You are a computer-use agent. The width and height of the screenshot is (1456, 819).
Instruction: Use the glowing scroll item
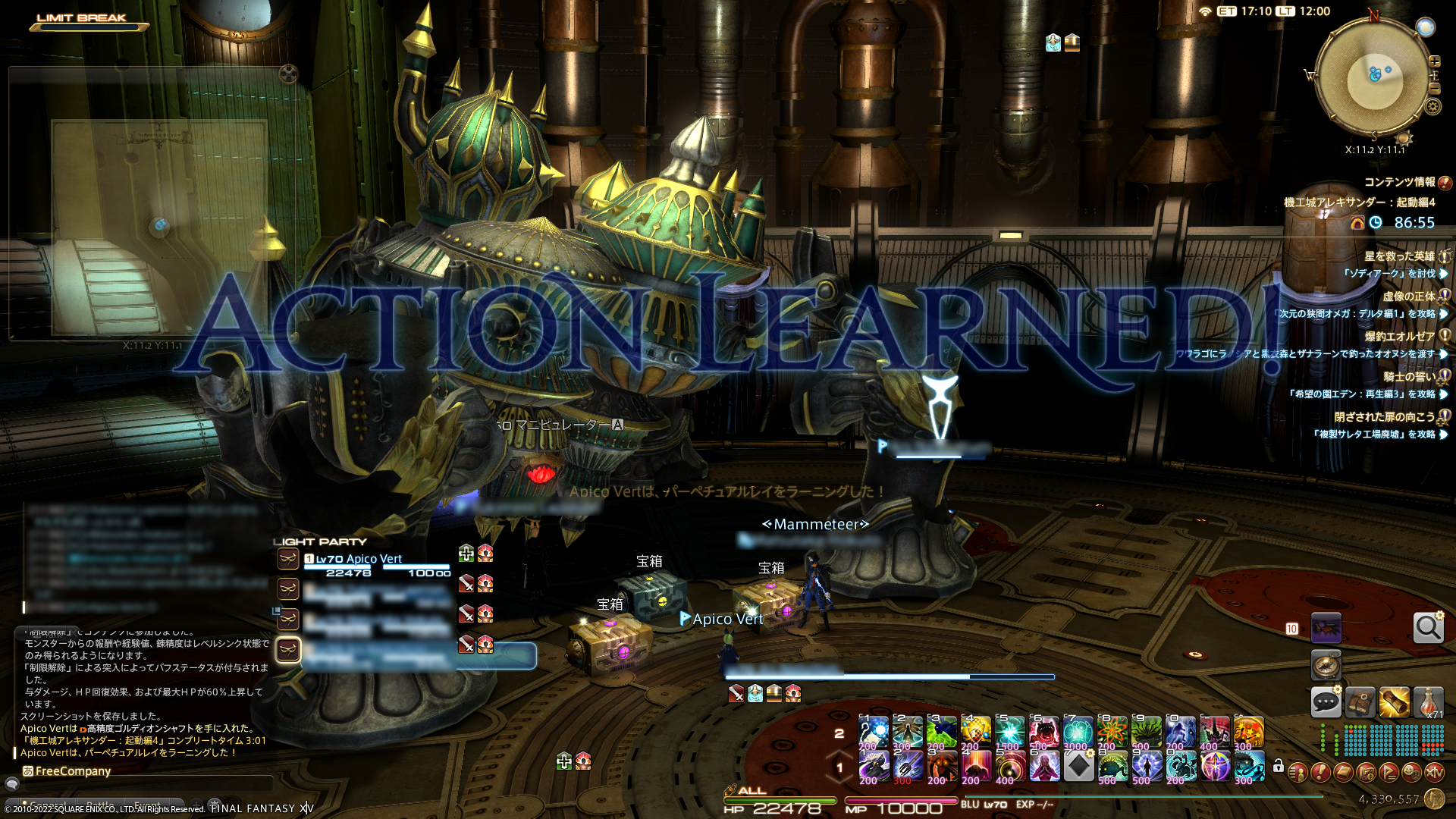pyautogui.click(x=1394, y=702)
